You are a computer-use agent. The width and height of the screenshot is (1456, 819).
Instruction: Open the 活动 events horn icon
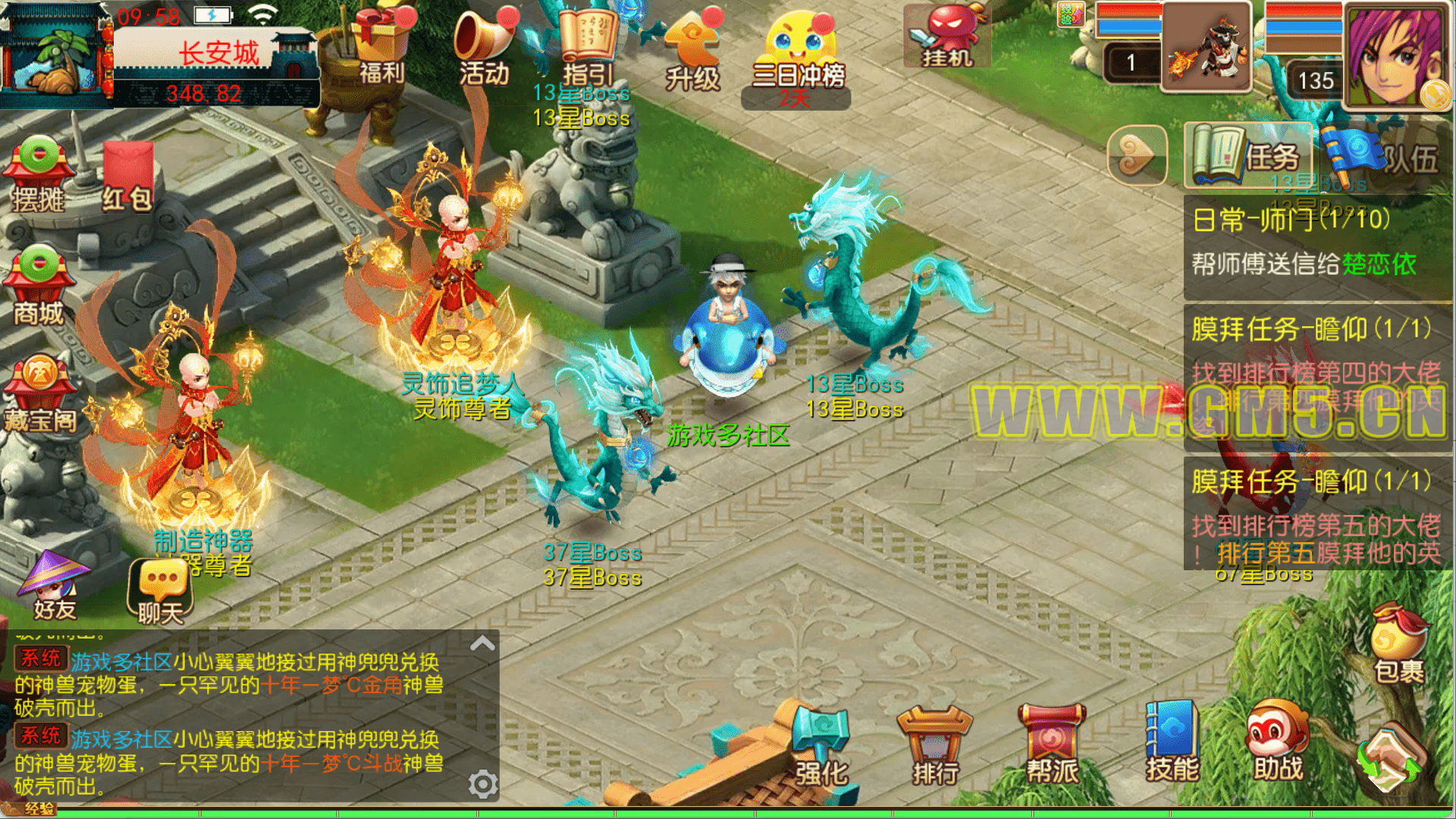coord(484,47)
